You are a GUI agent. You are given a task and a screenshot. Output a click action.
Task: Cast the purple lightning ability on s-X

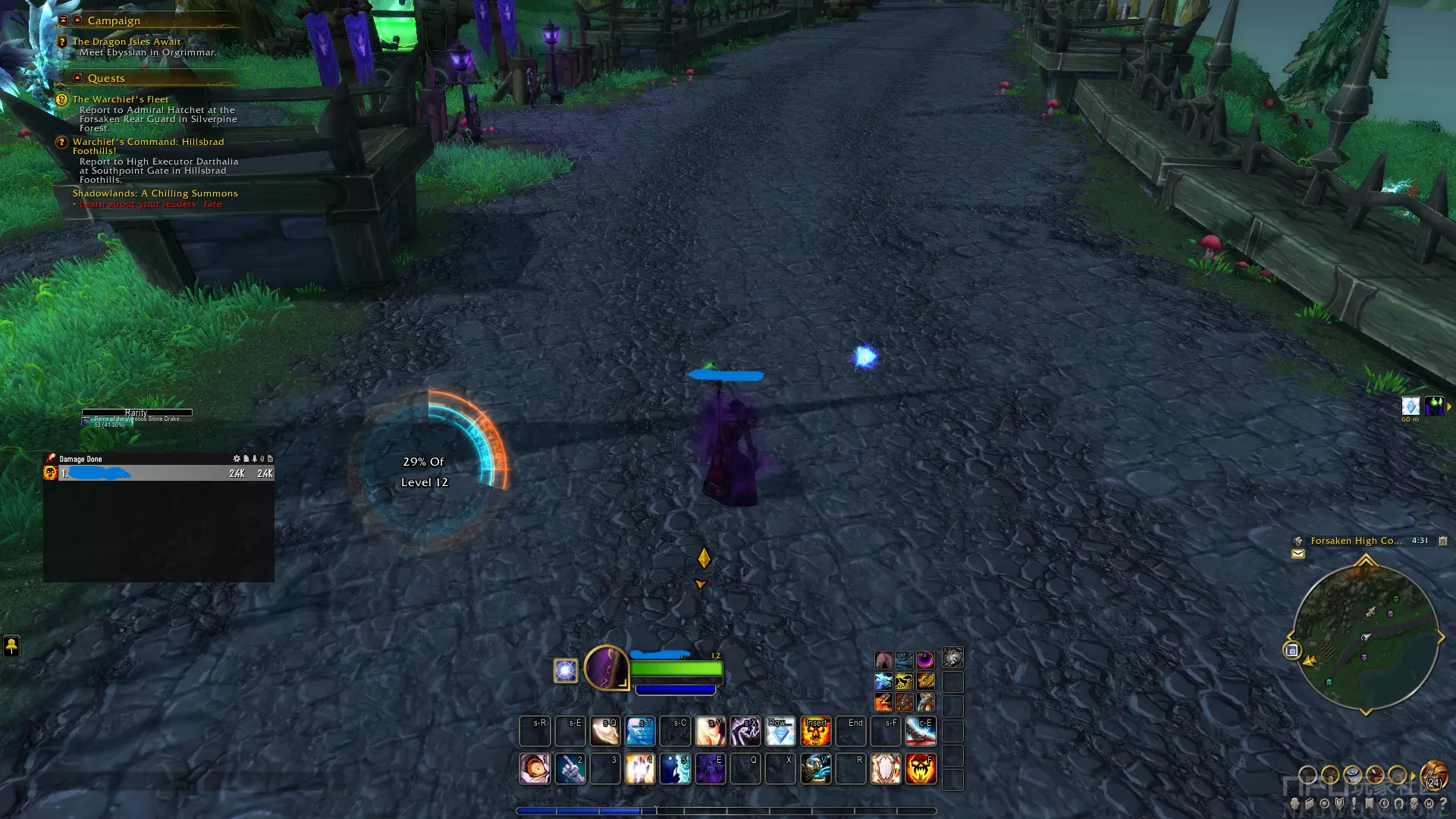click(745, 731)
